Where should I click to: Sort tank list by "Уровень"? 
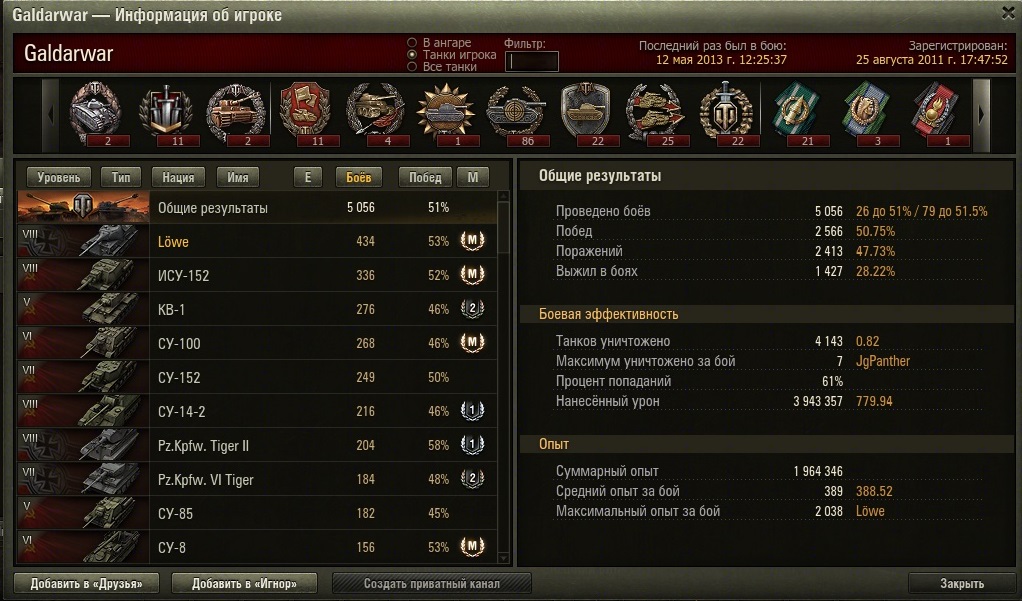tap(59, 177)
